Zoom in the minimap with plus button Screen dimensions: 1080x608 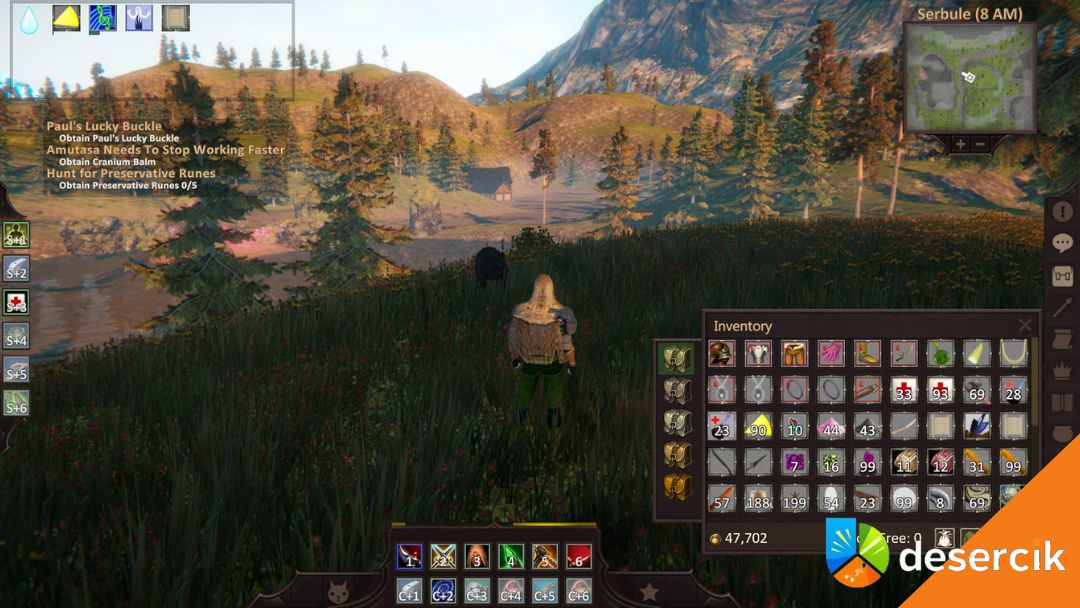960,144
